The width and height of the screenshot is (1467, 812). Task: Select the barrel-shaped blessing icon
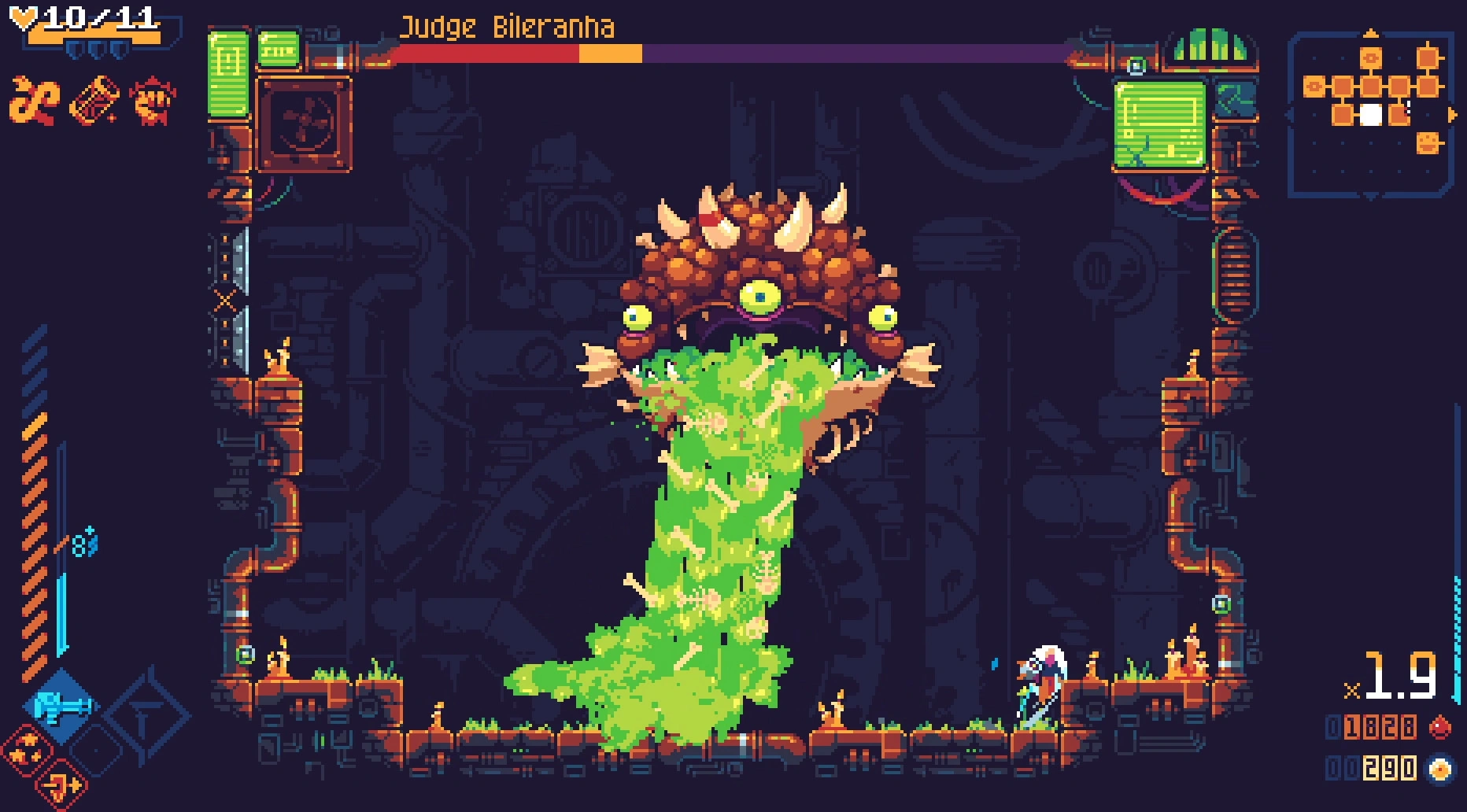93,101
